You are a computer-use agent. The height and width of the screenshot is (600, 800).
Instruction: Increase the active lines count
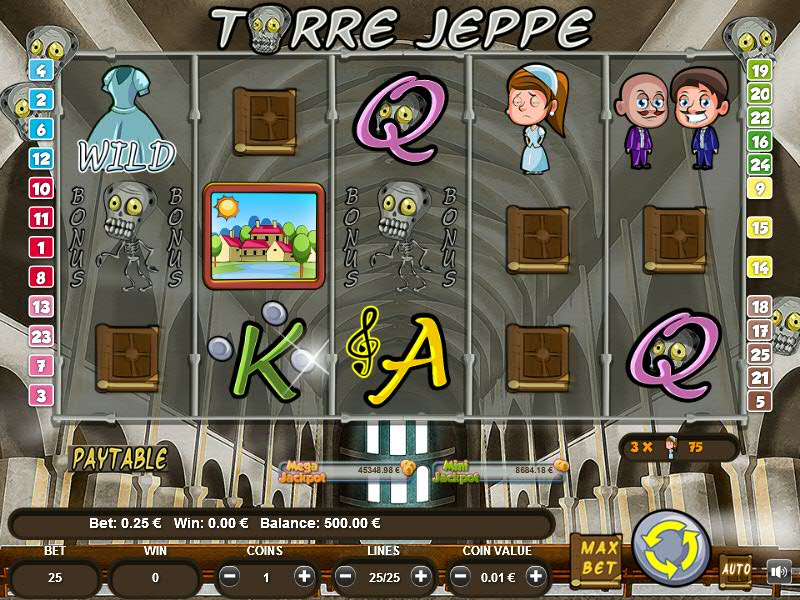[x=420, y=577]
